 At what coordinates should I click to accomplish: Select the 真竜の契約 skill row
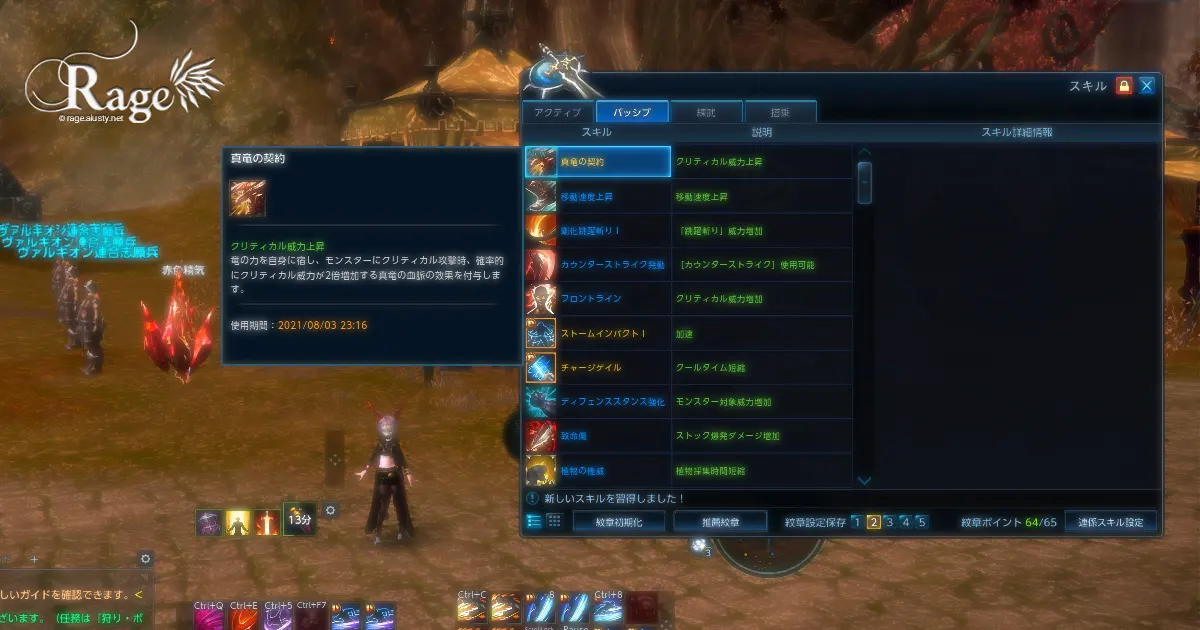click(597, 162)
